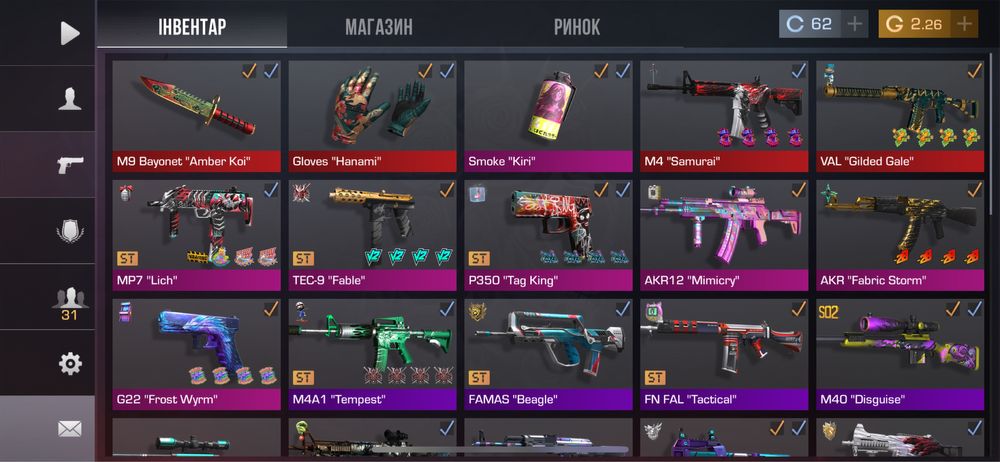Image resolution: width=1000 pixels, height=462 pixels.
Task: Pick the M40 "Disguise" sniper skin
Action: point(900,353)
